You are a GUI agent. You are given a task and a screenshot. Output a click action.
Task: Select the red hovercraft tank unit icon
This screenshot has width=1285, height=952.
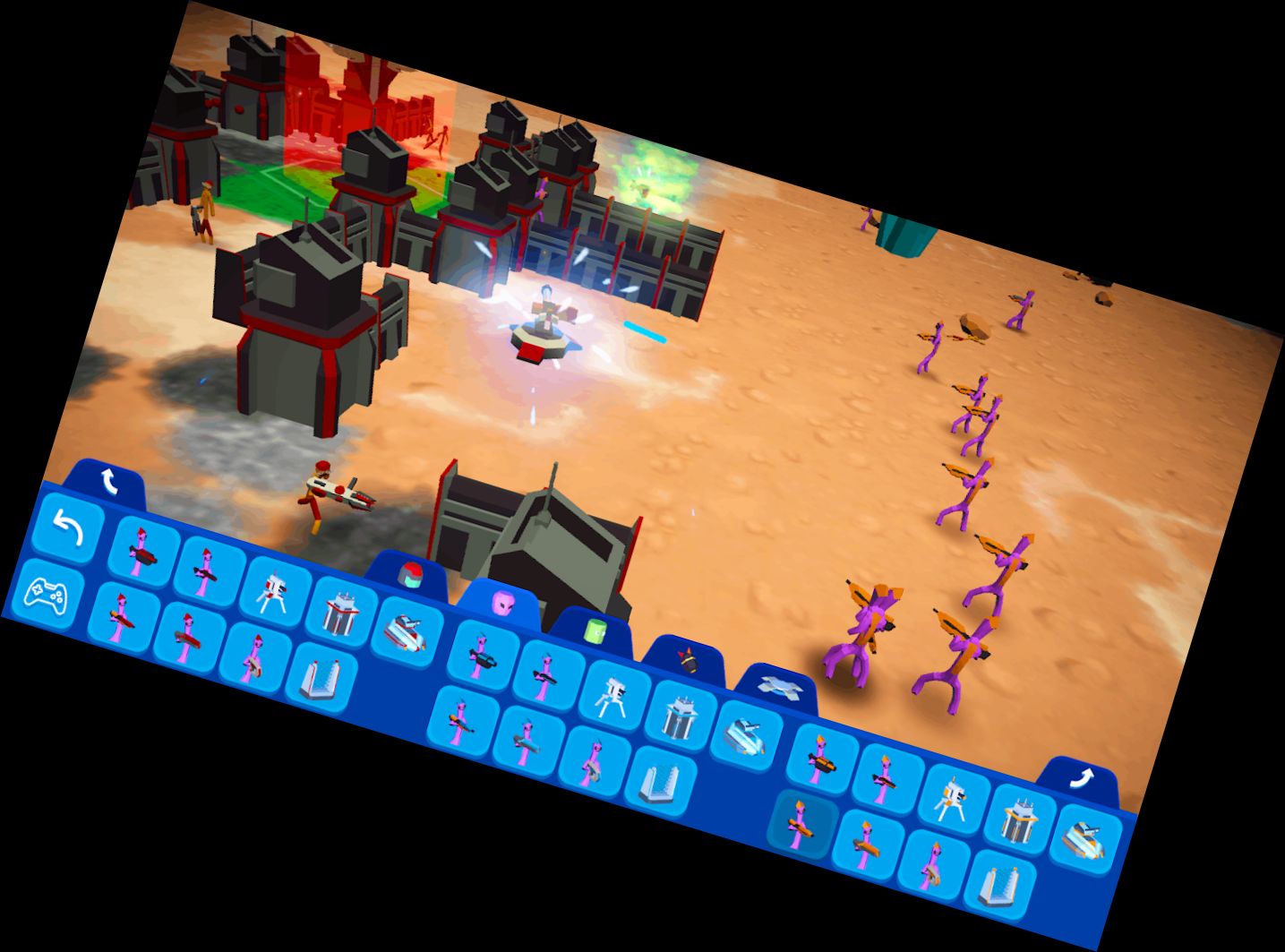pos(406,632)
